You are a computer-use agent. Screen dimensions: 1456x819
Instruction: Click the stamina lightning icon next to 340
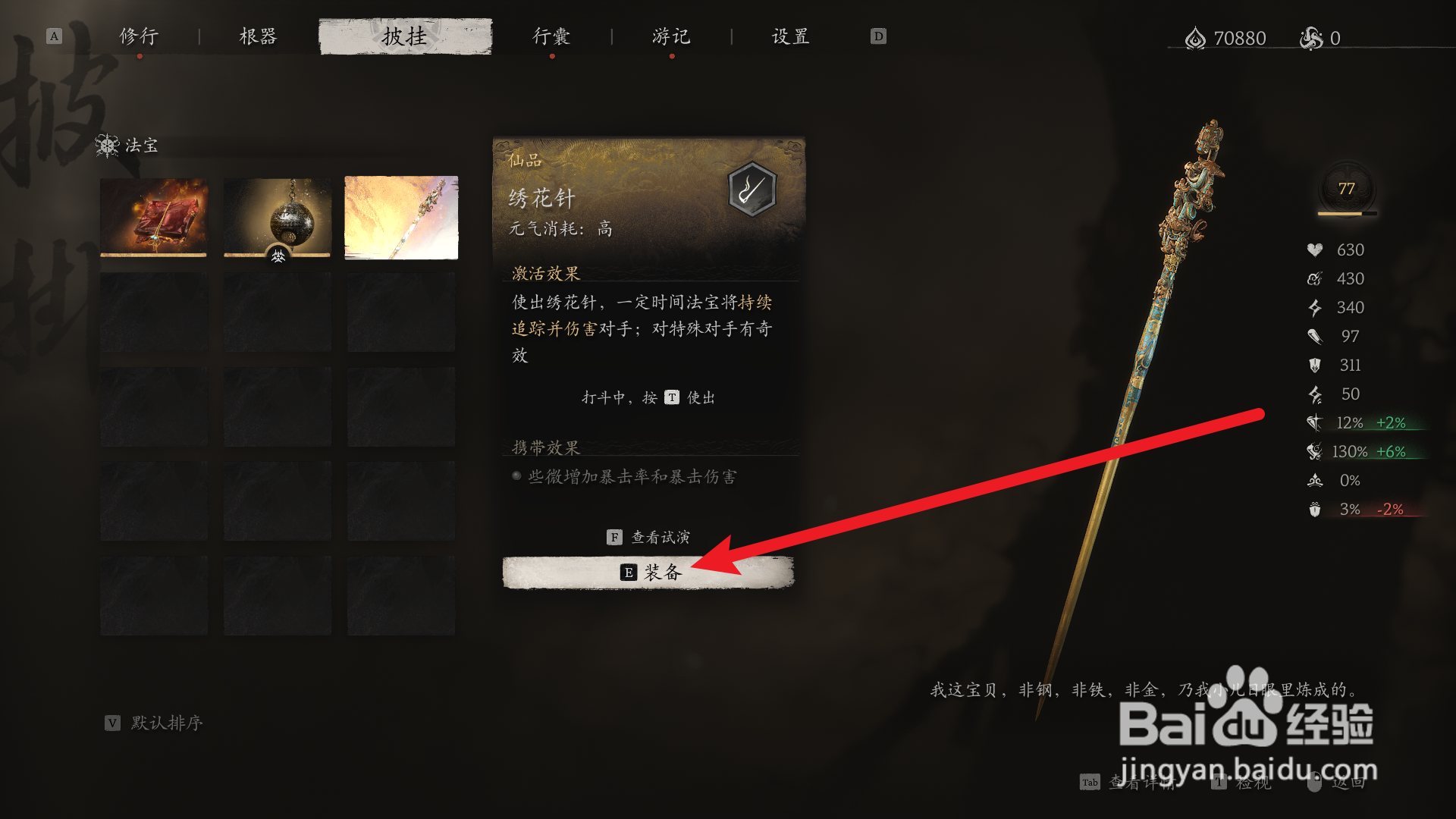pos(1313,307)
